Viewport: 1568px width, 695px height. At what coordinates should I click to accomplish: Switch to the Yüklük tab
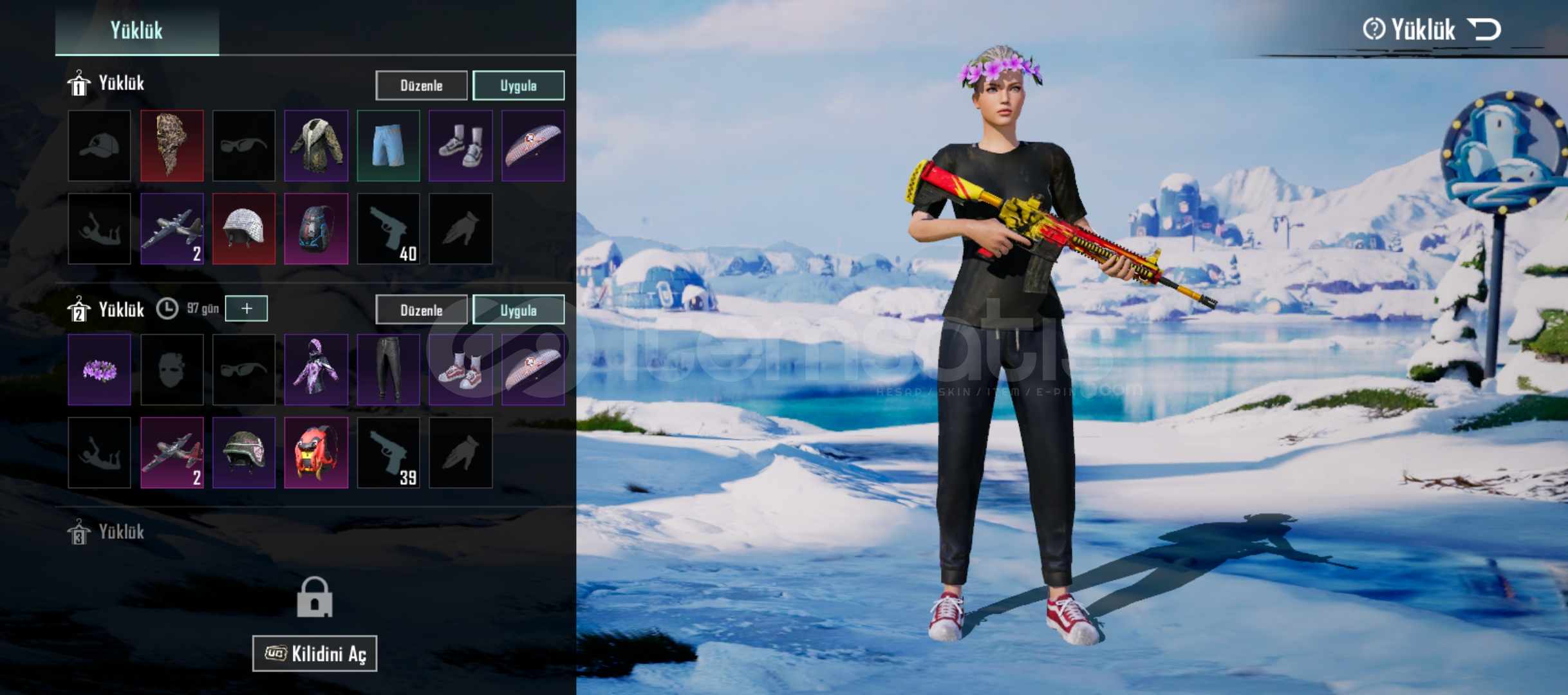point(136,30)
